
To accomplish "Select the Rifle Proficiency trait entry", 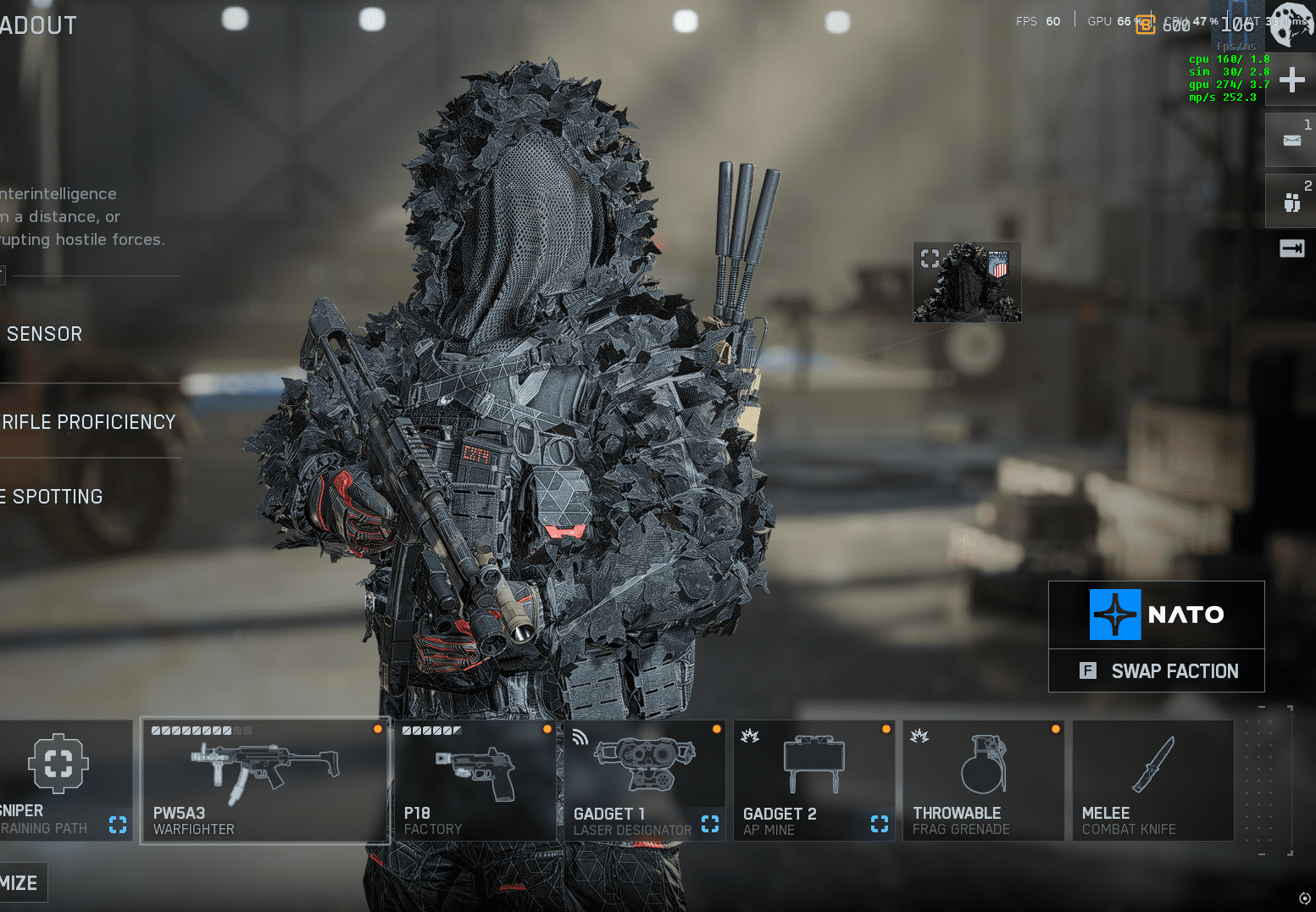I will (x=88, y=422).
